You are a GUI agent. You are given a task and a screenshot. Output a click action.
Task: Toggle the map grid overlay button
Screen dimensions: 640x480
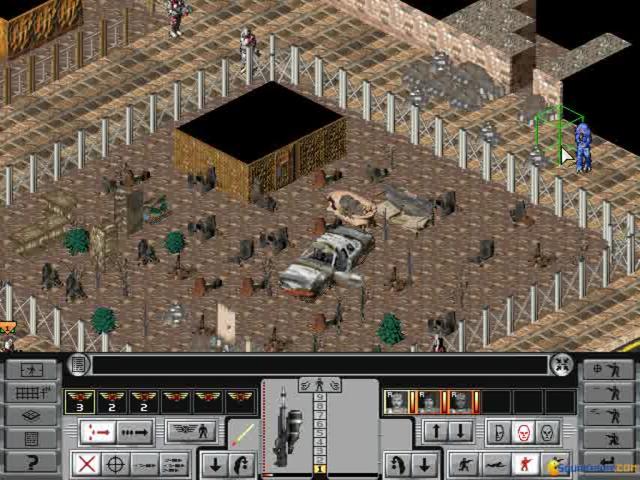tap(31, 393)
